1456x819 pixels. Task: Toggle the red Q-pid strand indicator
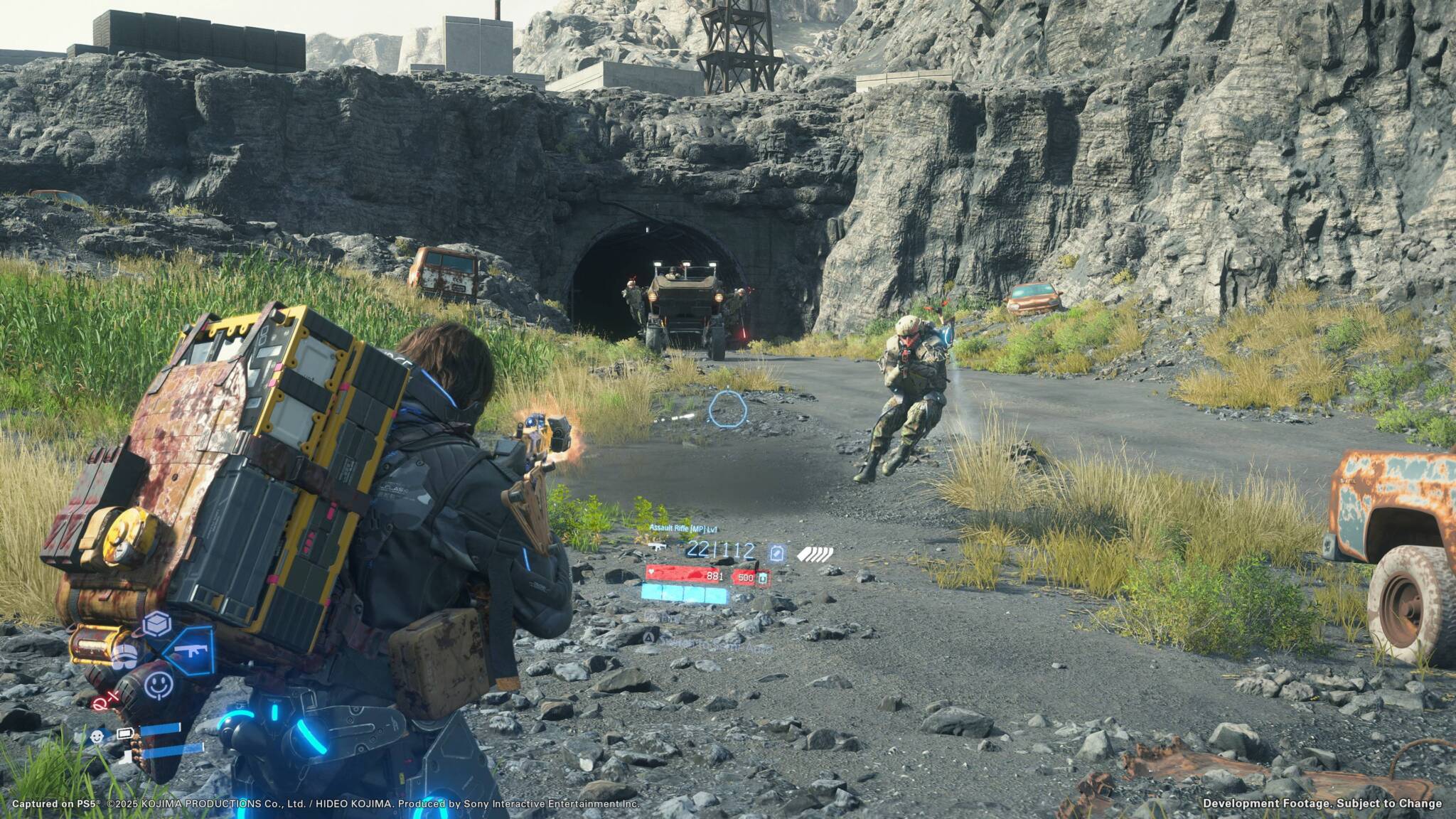107,701
